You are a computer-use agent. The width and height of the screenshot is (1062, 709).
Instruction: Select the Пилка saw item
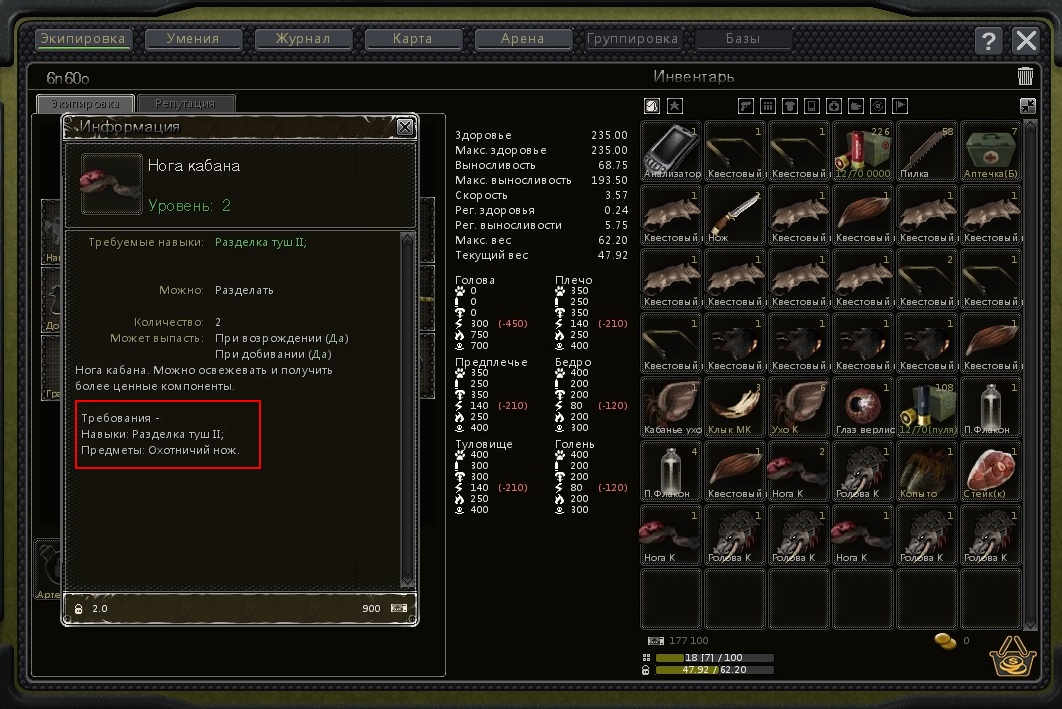point(927,151)
